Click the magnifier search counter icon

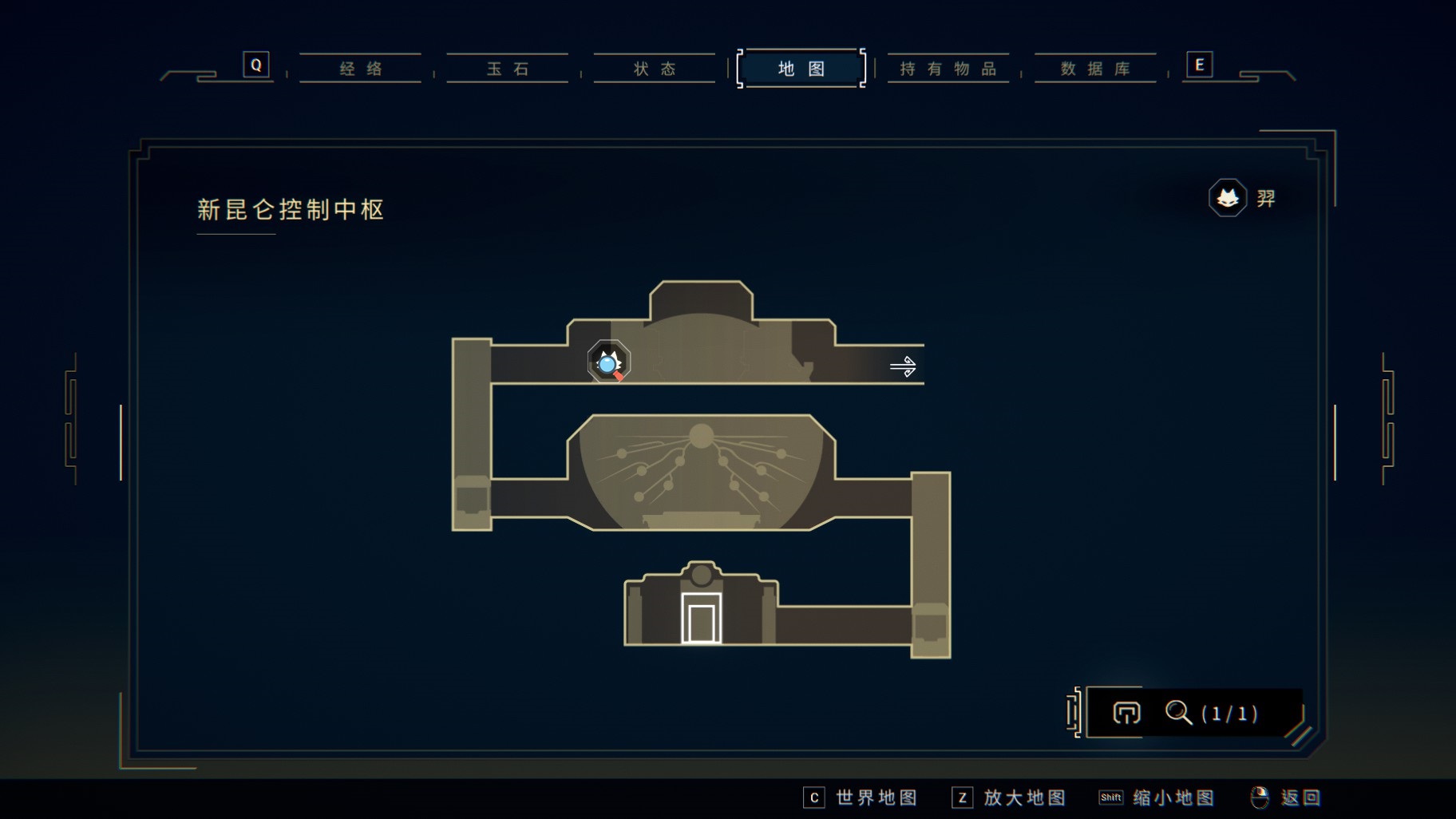click(1178, 712)
